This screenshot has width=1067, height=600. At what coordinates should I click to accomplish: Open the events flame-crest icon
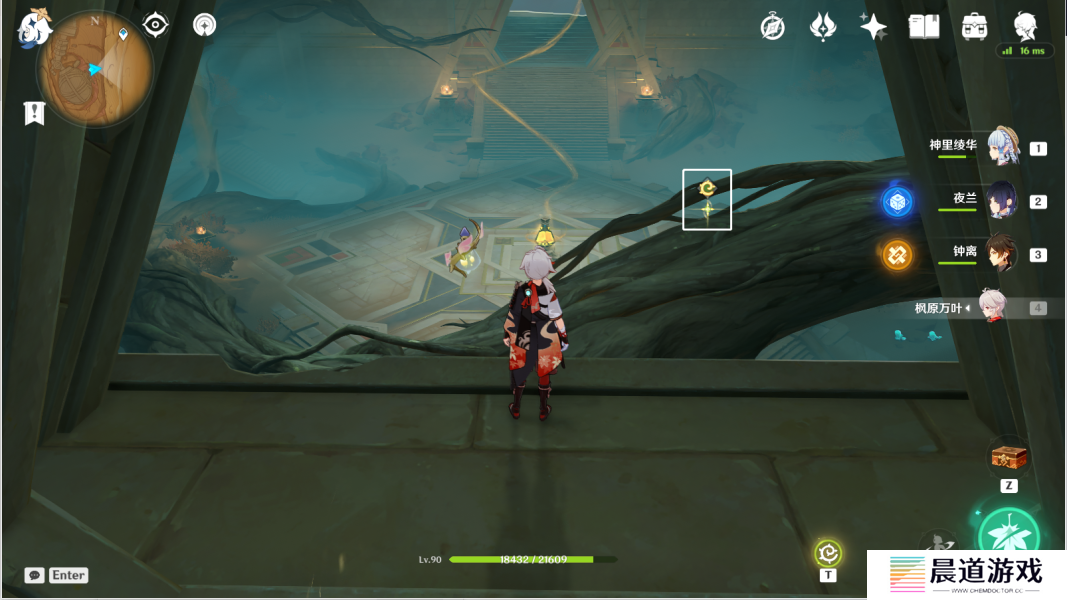(823, 27)
